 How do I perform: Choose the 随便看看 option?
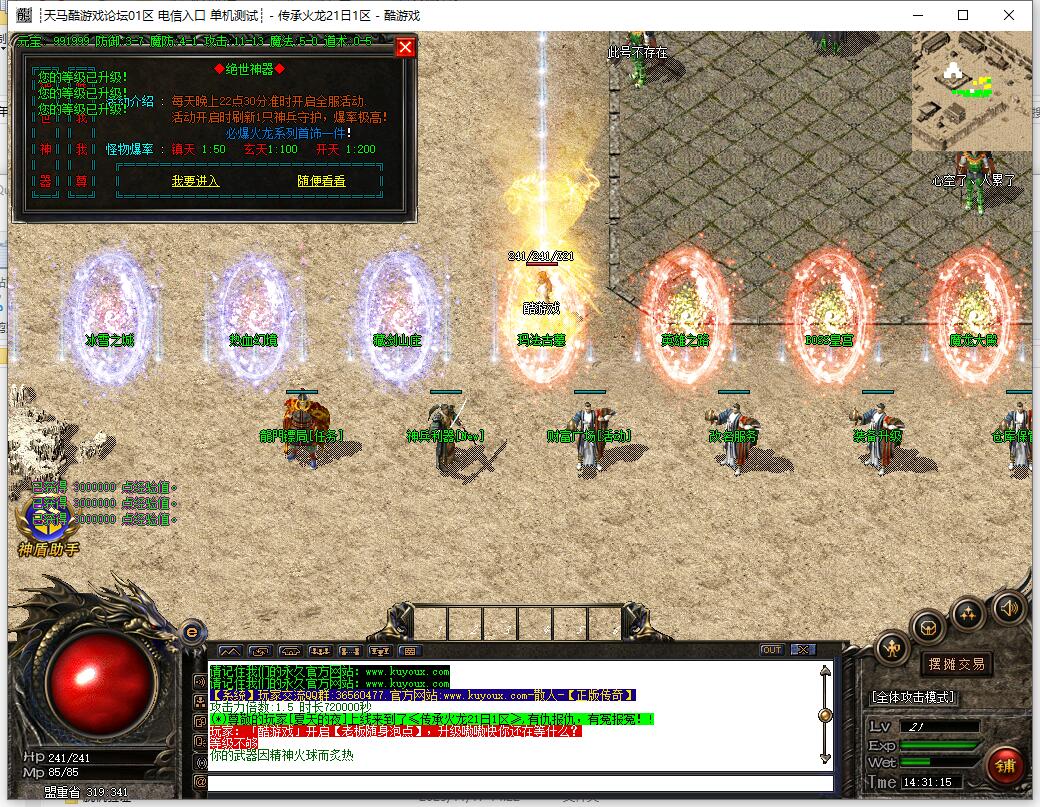[321, 181]
